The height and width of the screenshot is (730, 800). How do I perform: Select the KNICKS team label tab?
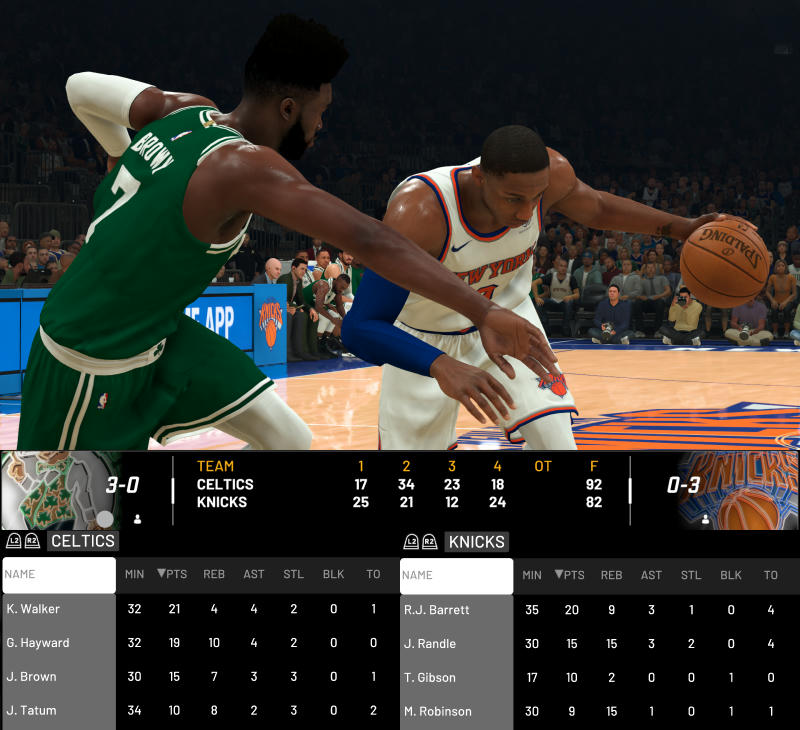[476, 541]
